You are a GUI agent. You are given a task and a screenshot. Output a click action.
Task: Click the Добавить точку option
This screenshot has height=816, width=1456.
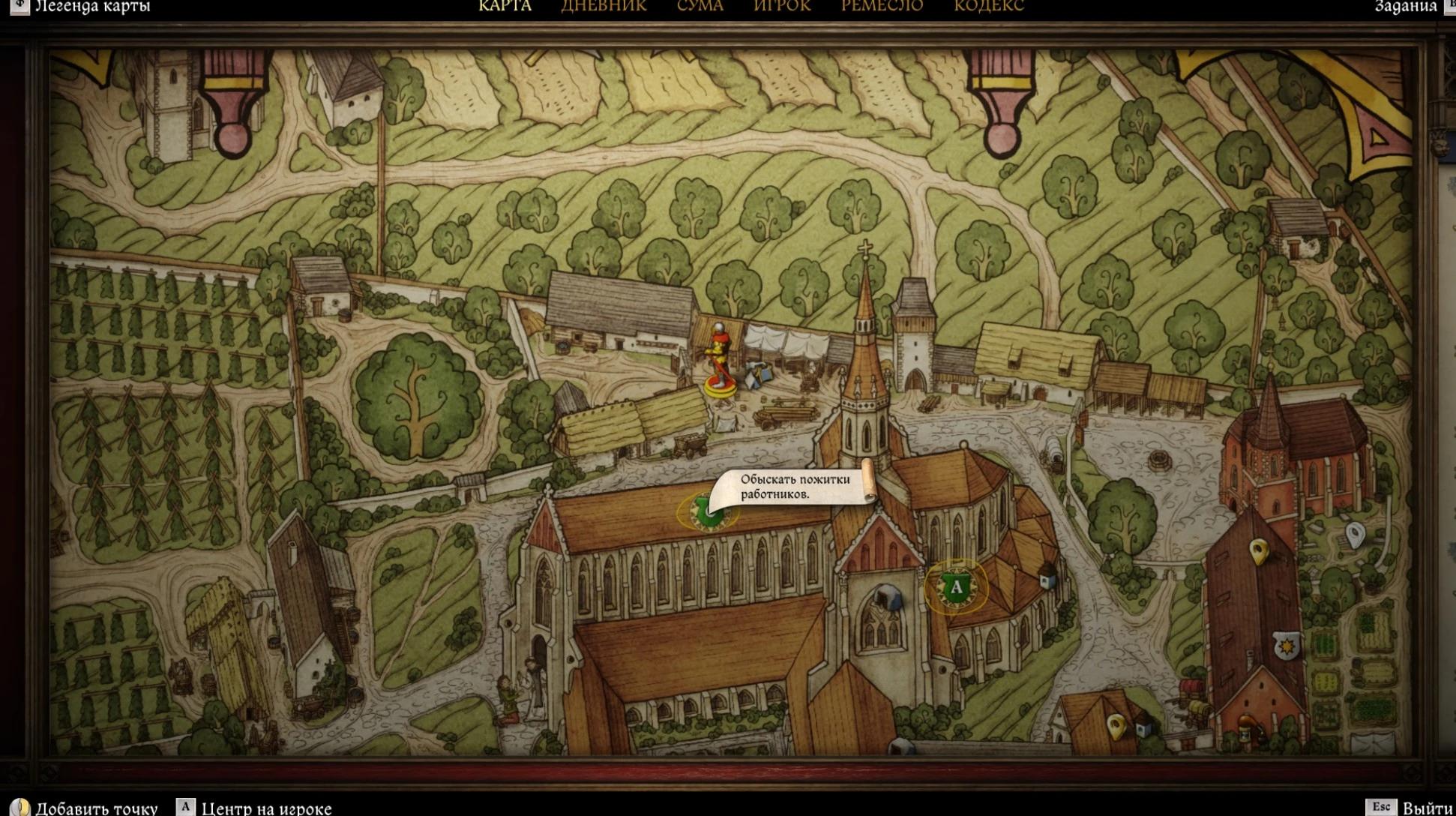point(96,808)
